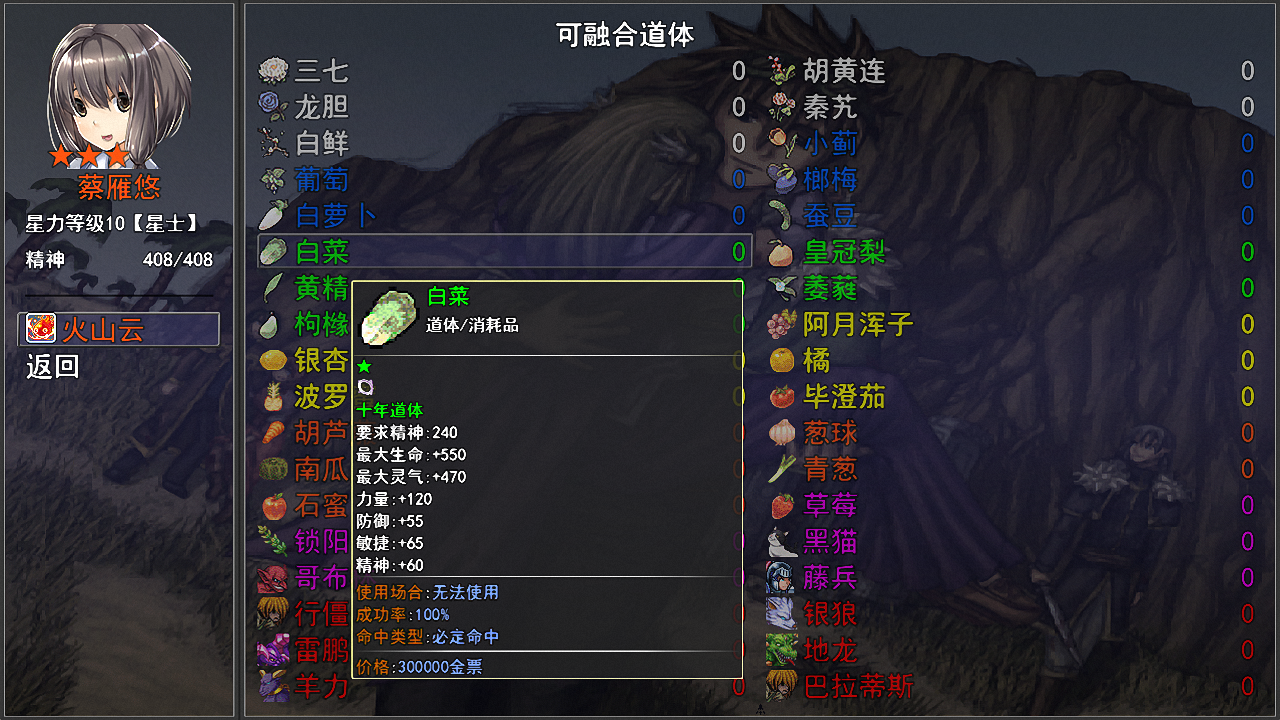Click the 橘 orange fruit icon

coord(781,360)
